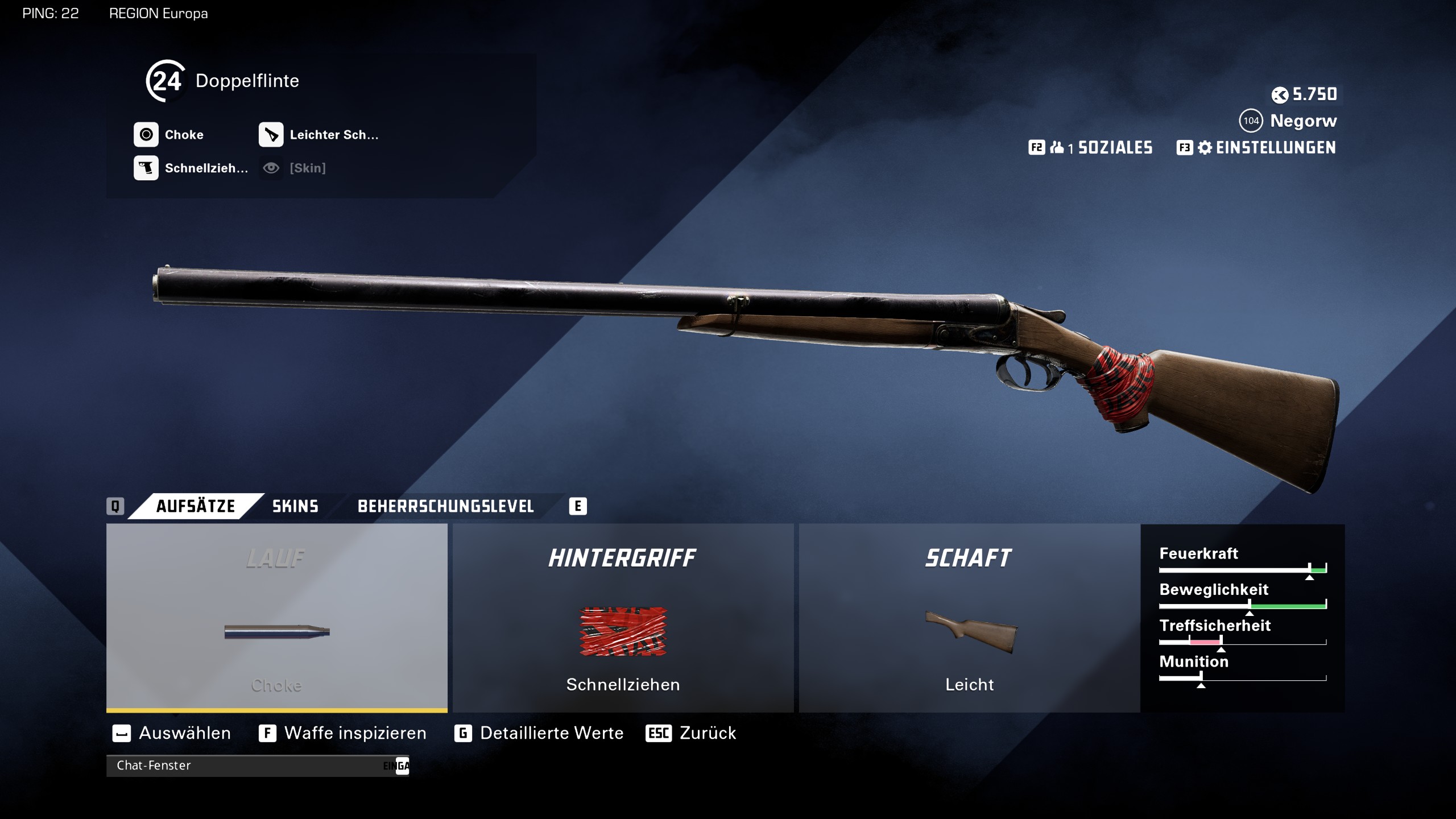This screenshot has width=1456, height=819.
Task: Select the Choke barrel attachment icon
Action: [x=146, y=134]
